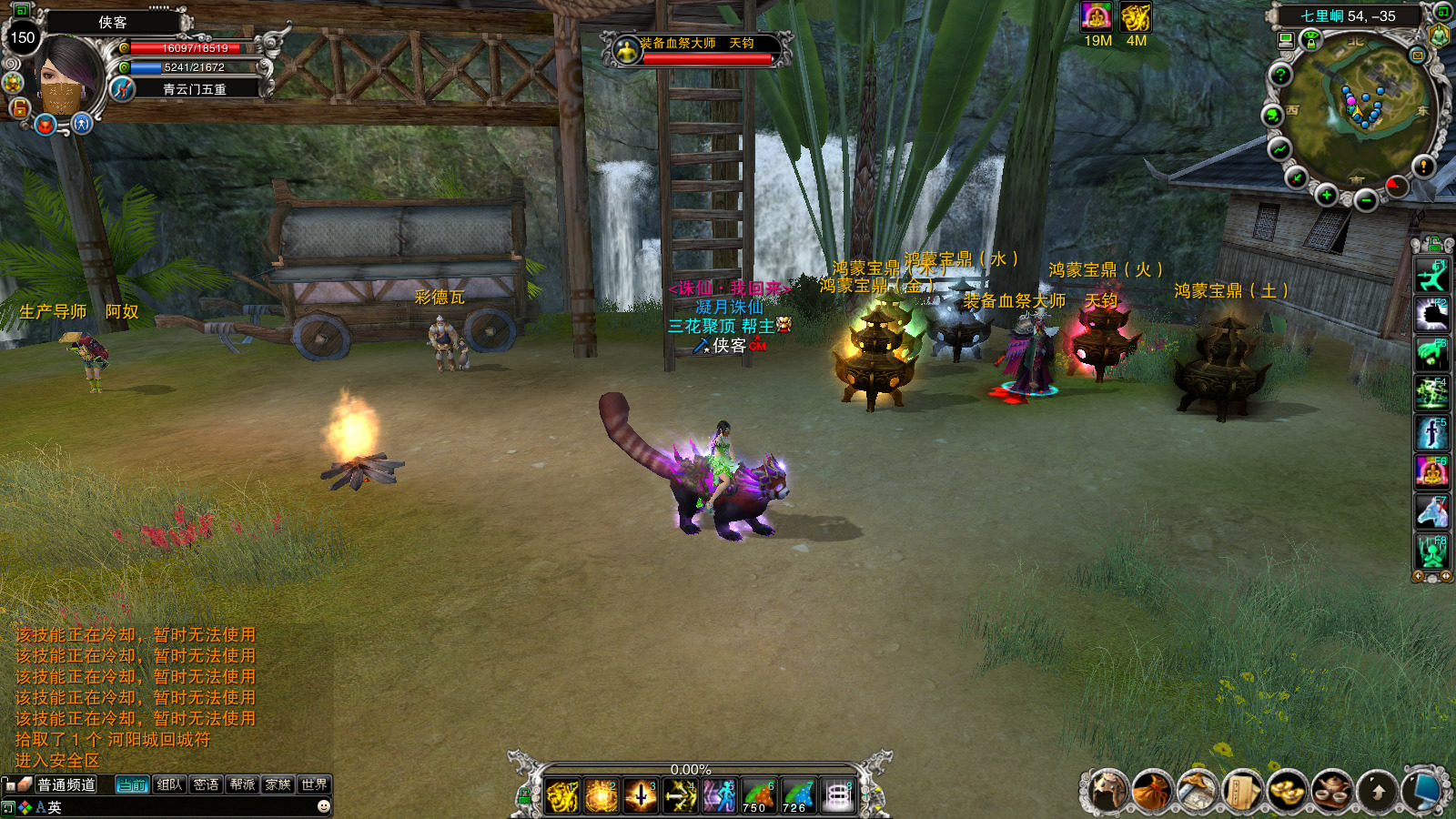The height and width of the screenshot is (819, 1456).
Task: Switch chat to the 组队 (team) tab
Action: (169, 784)
